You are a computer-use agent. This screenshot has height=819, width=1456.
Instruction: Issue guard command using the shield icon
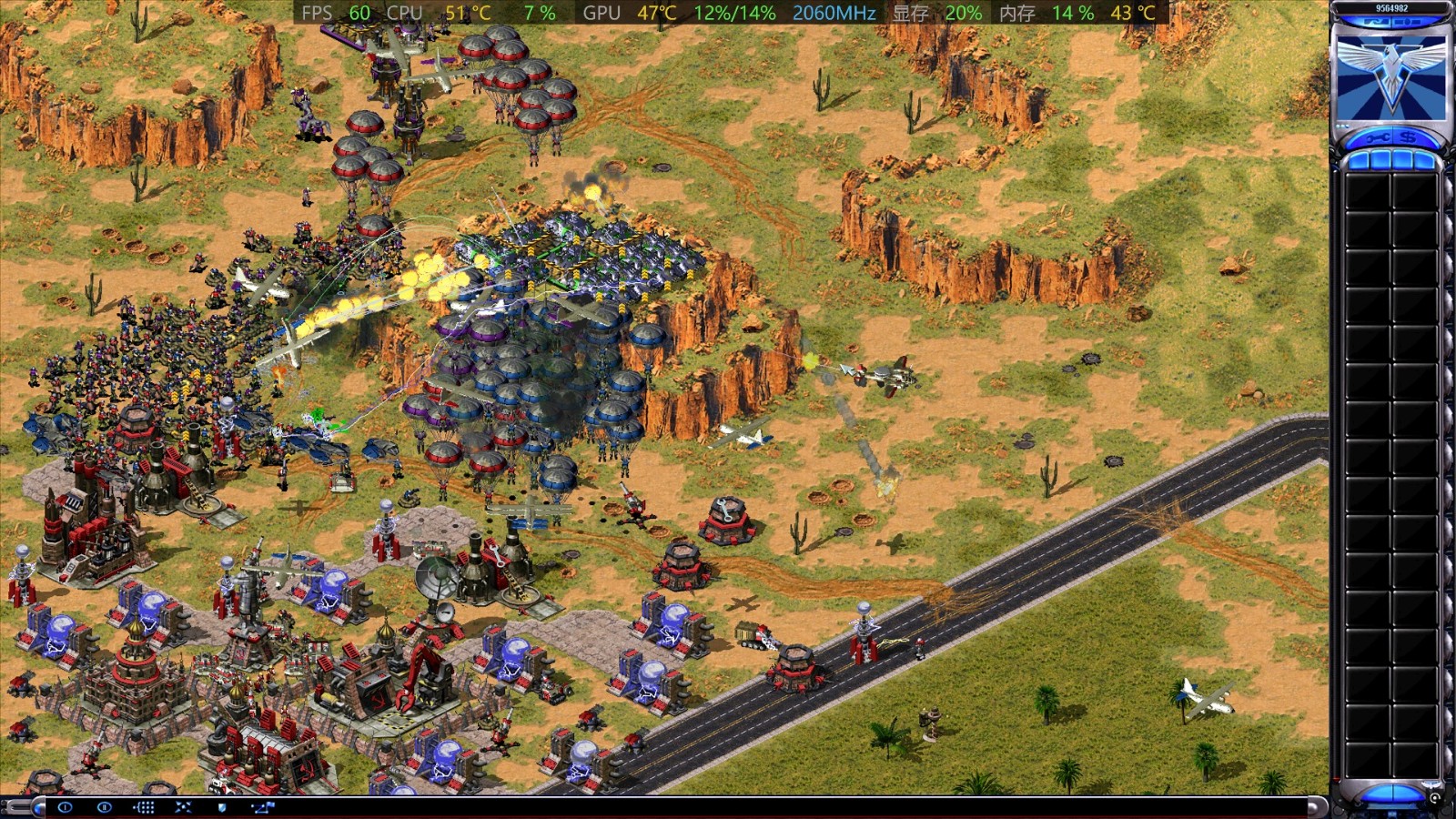coord(223,807)
